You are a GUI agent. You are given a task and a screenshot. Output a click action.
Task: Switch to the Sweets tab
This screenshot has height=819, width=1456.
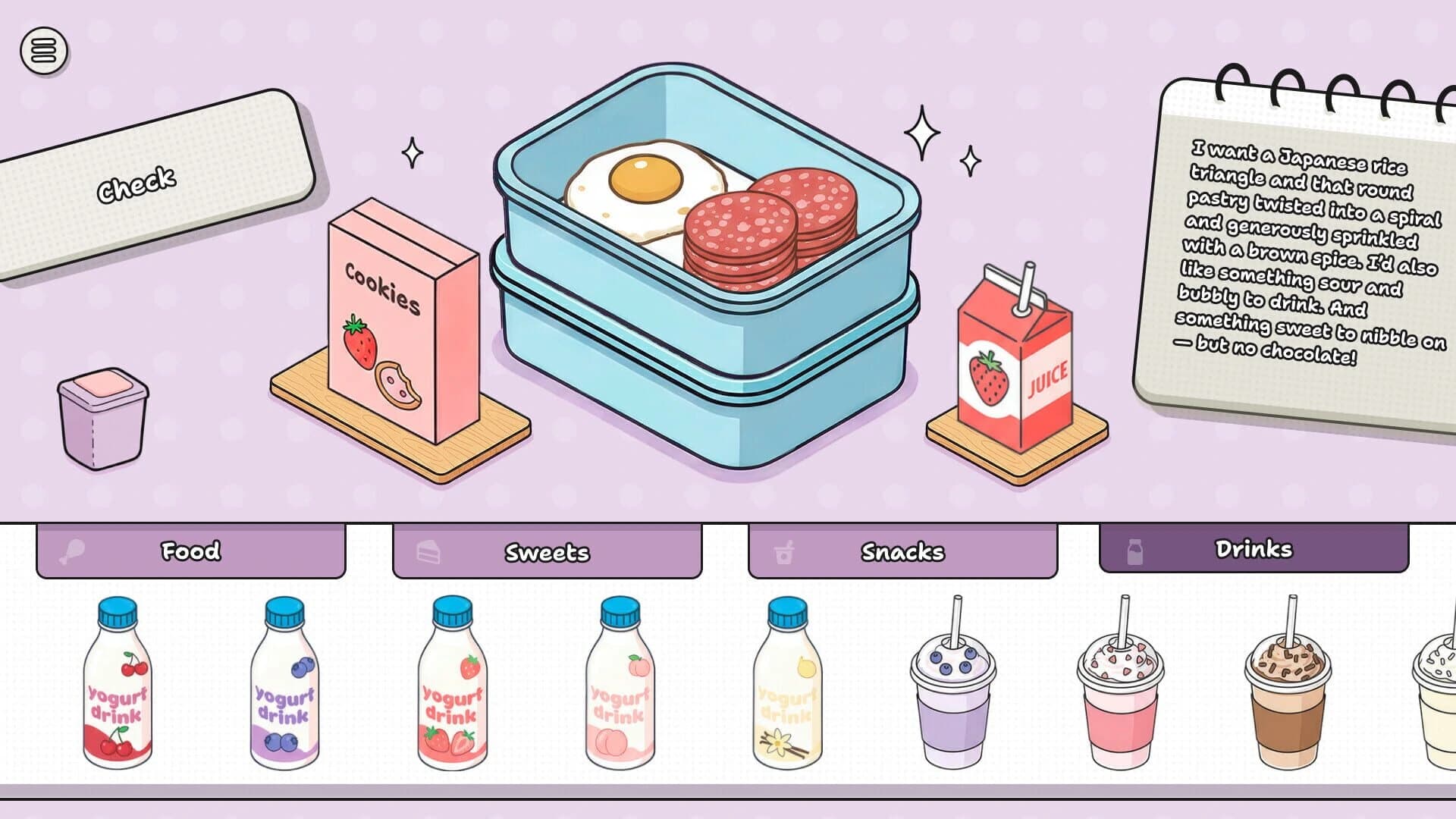548,553
